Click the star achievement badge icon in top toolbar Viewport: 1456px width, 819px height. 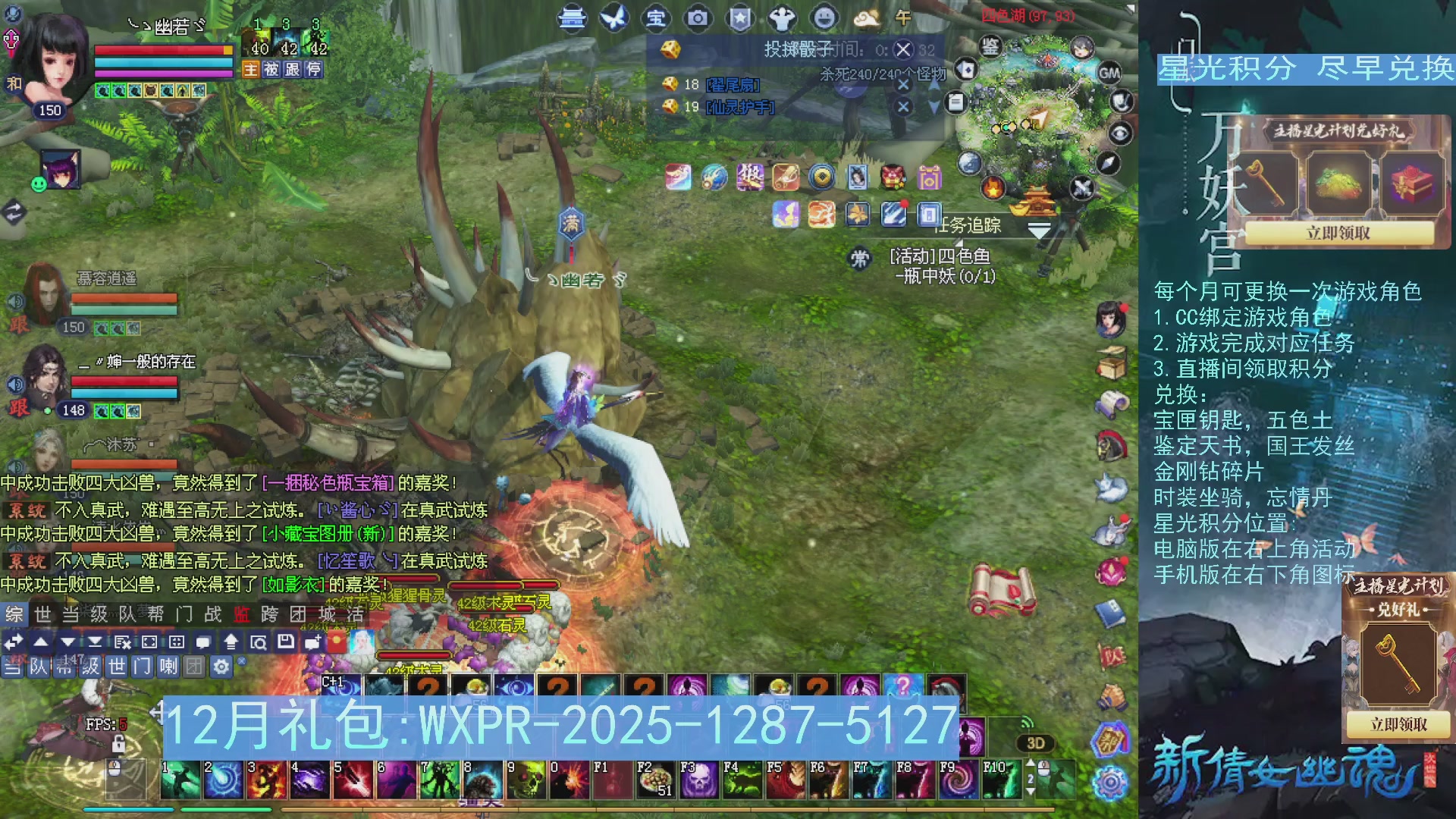[739, 19]
